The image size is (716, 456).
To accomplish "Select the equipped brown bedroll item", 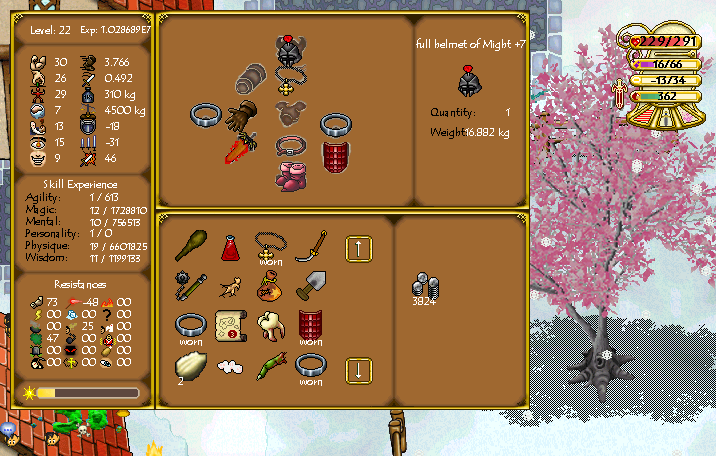I will click(250, 77).
